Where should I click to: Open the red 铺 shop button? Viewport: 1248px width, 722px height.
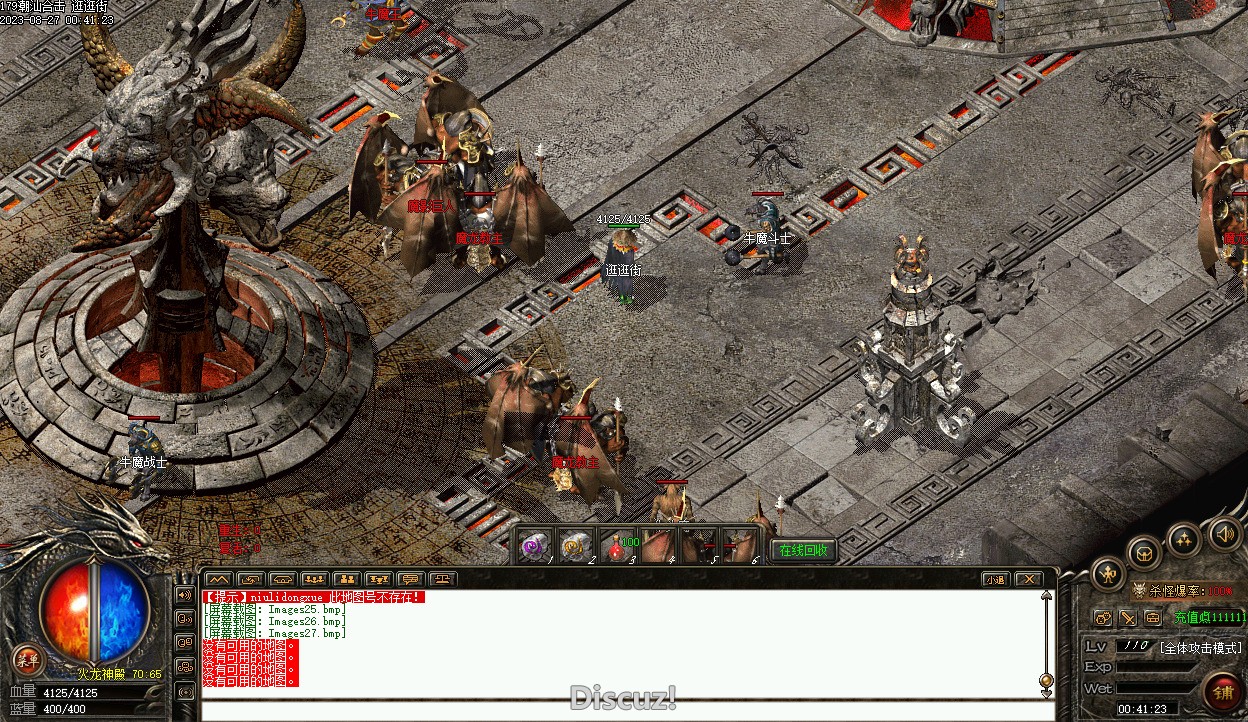[1223, 691]
